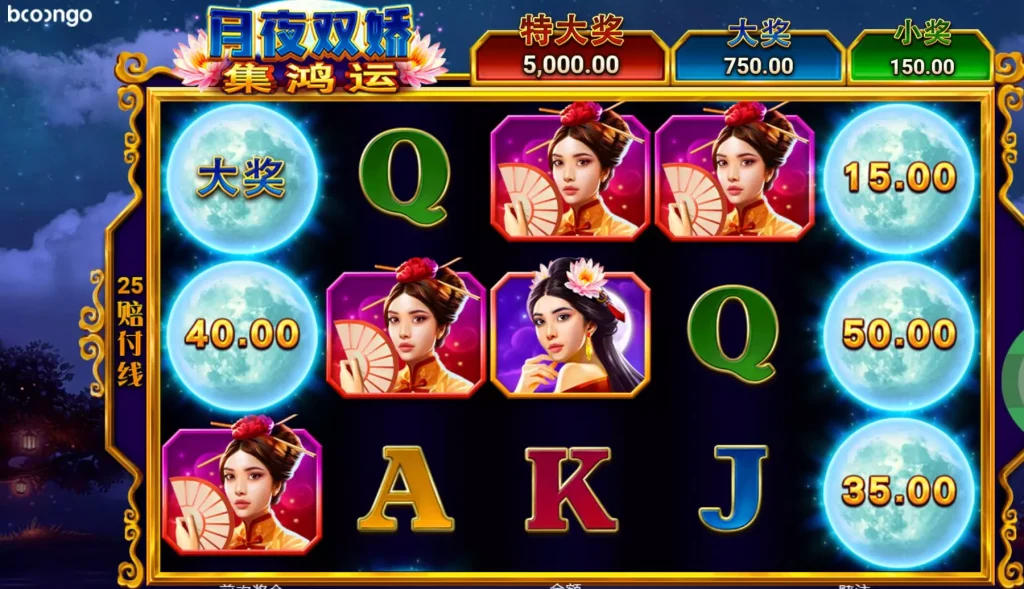This screenshot has width=1024, height=589.
Task: Select the 大奖 moon symbol
Action: (x=241, y=179)
